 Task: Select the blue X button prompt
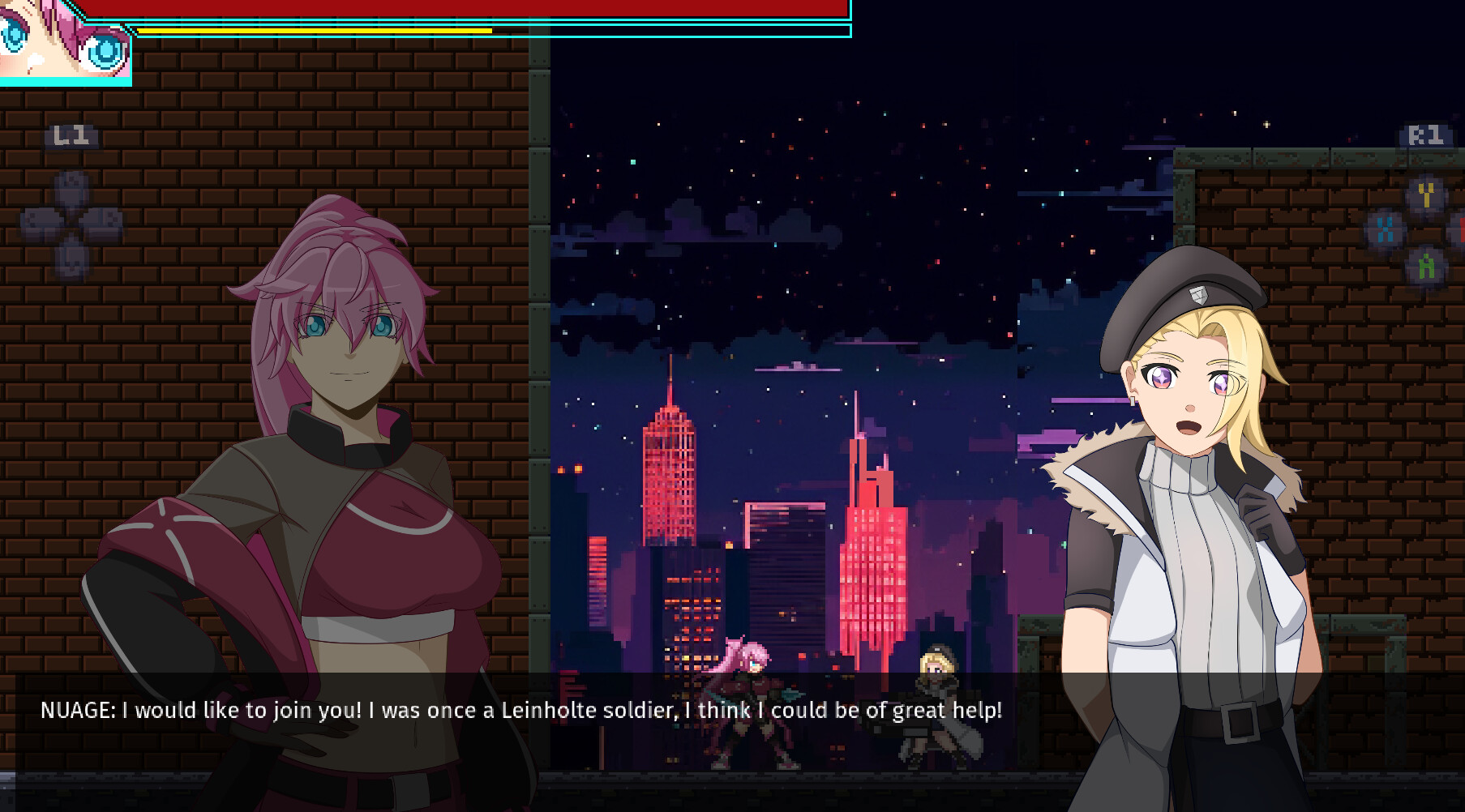tap(1386, 229)
